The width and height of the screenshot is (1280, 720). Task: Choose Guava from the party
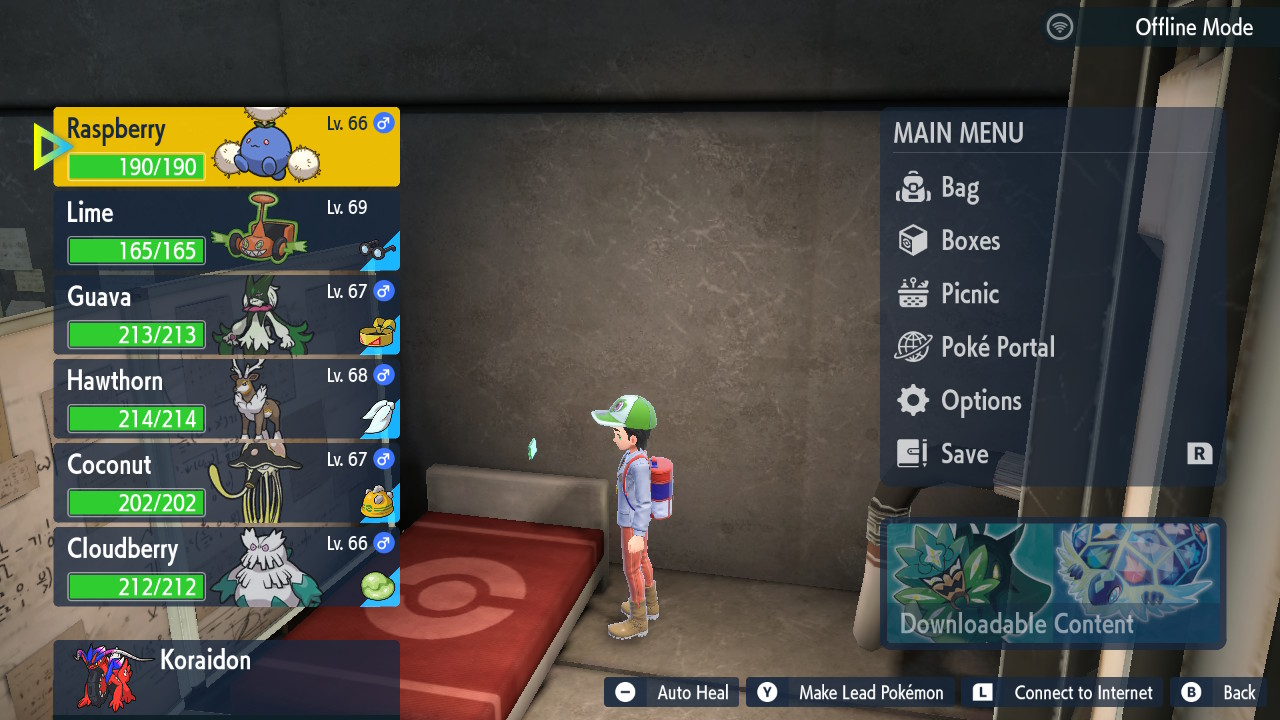point(226,315)
